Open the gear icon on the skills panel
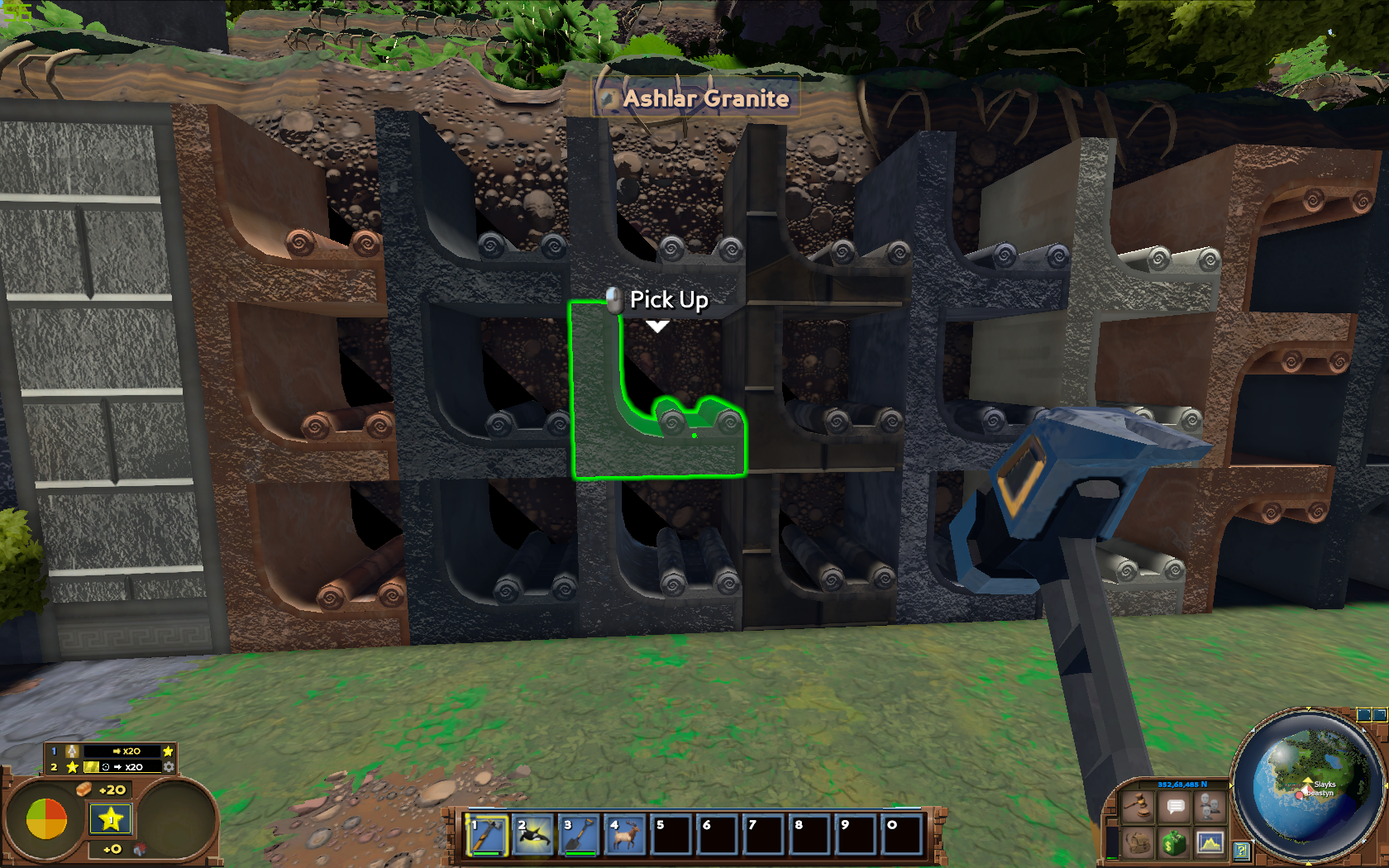Viewport: 1389px width, 868px height. pyautogui.click(x=169, y=766)
